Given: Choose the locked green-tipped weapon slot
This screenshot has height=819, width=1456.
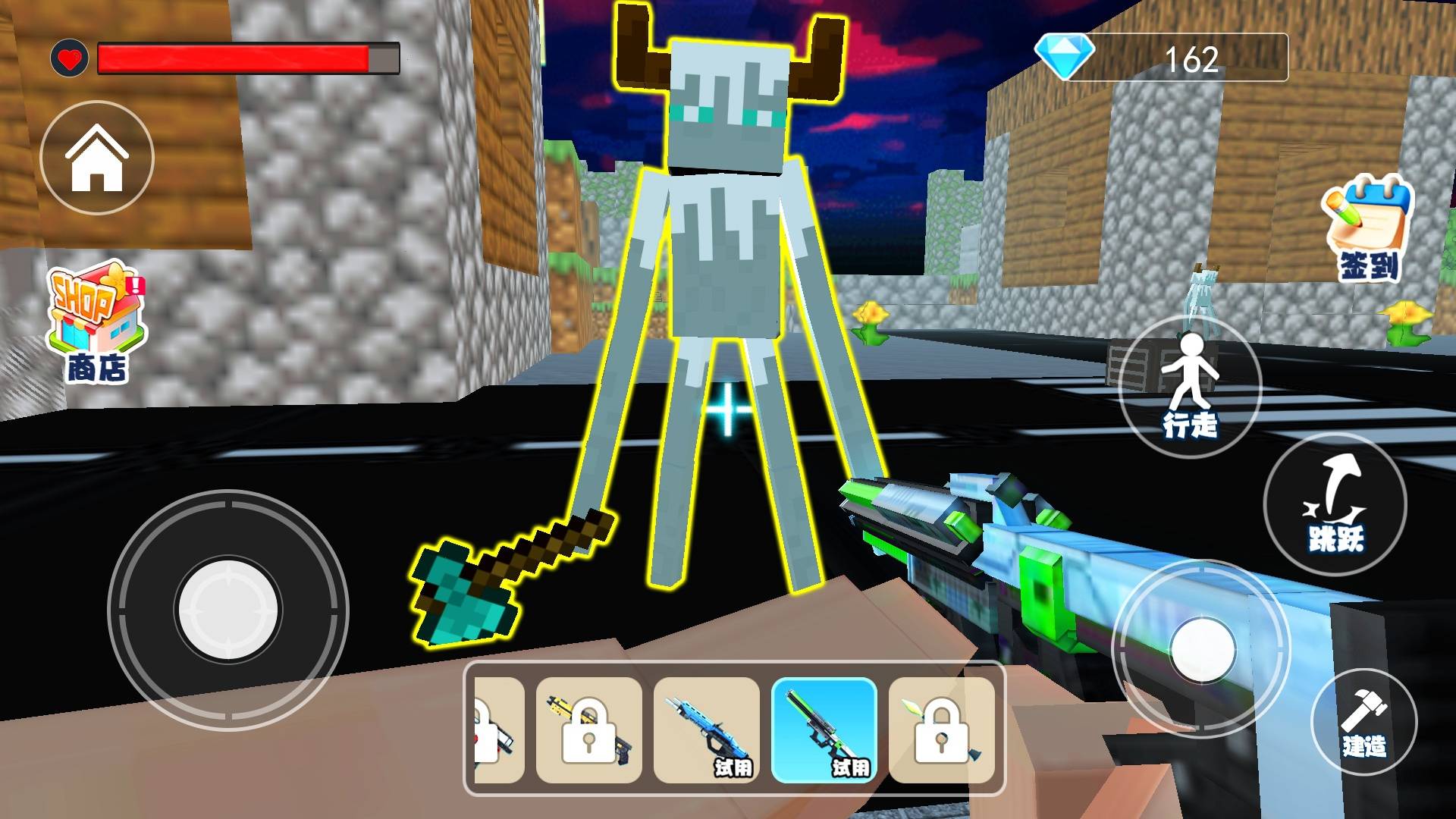Looking at the screenshot, I should [941, 730].
